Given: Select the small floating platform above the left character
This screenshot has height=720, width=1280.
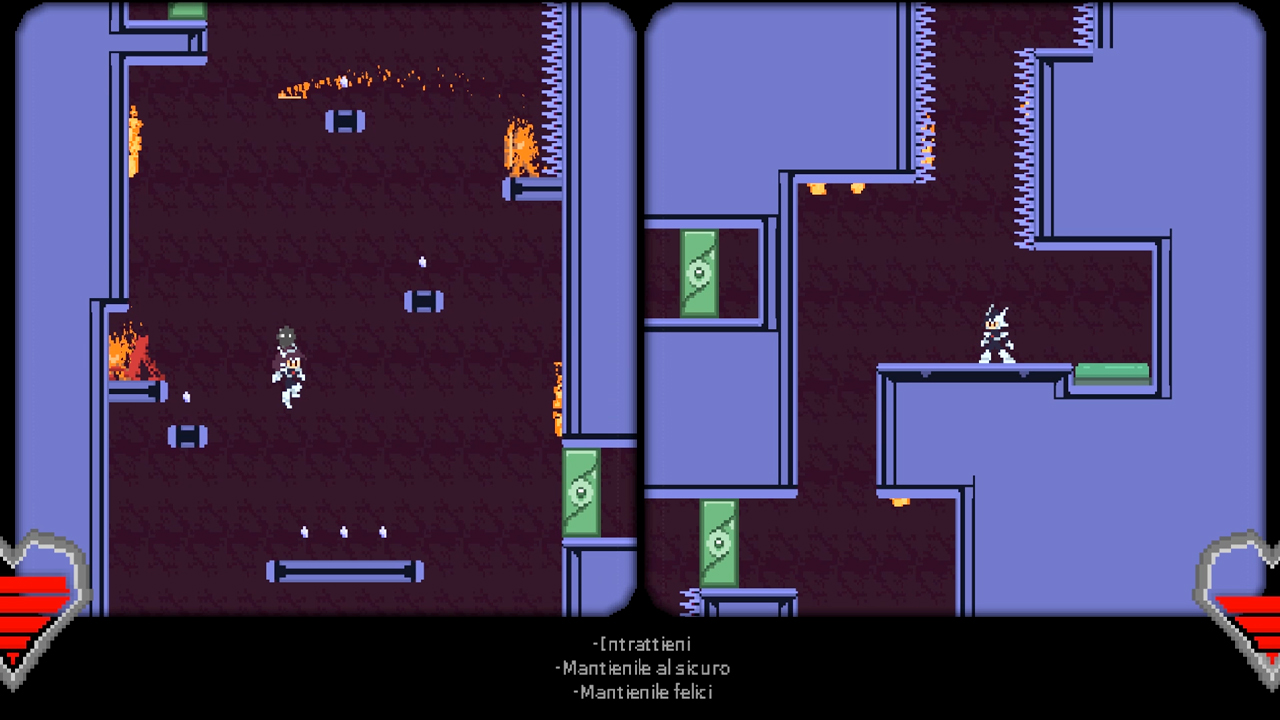Looking at the screenshot, I should pyautogui.click(x=424, y=300).
